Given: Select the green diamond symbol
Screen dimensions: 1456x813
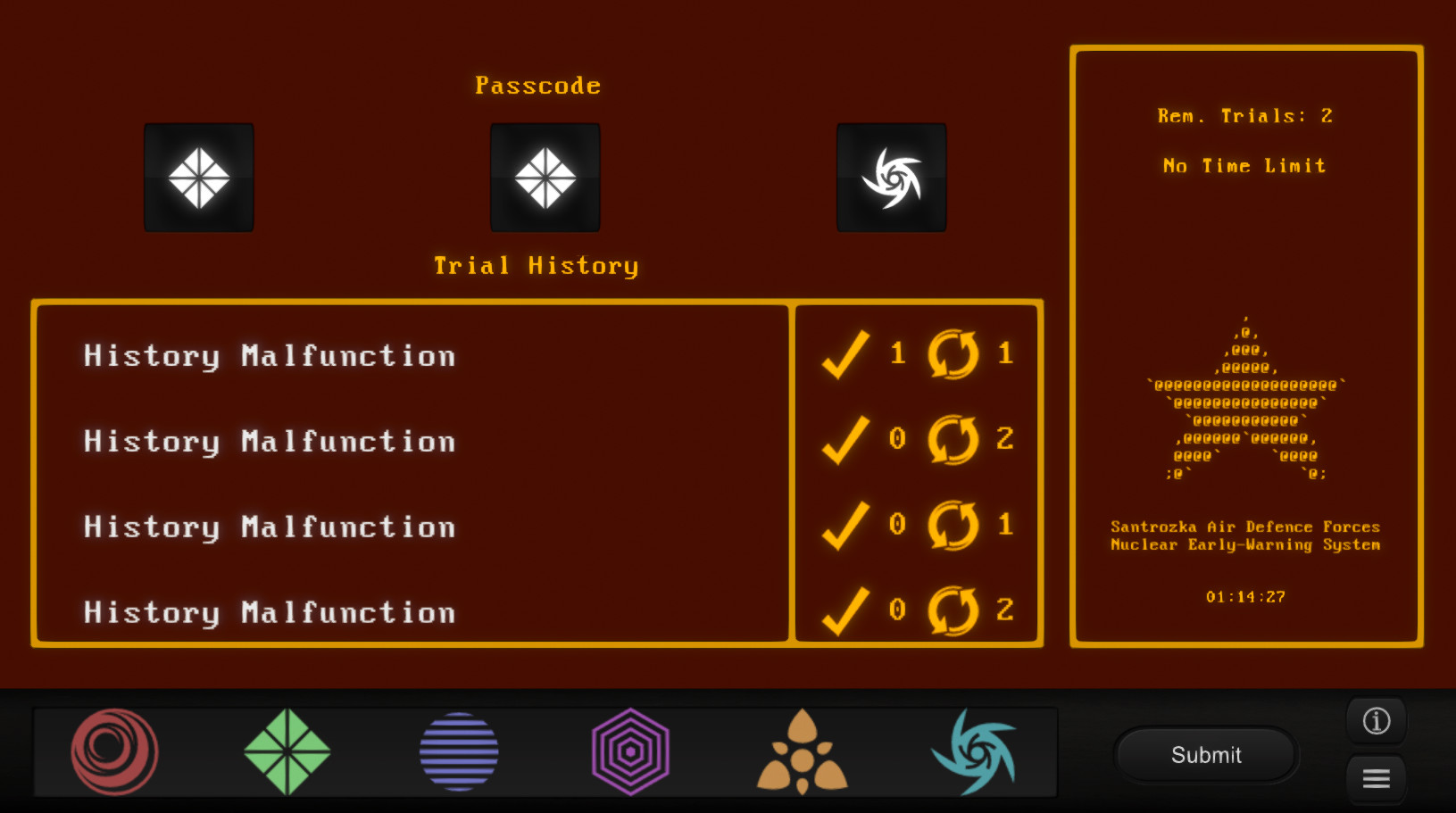Looking at the screenshot, I should [287, 751].
